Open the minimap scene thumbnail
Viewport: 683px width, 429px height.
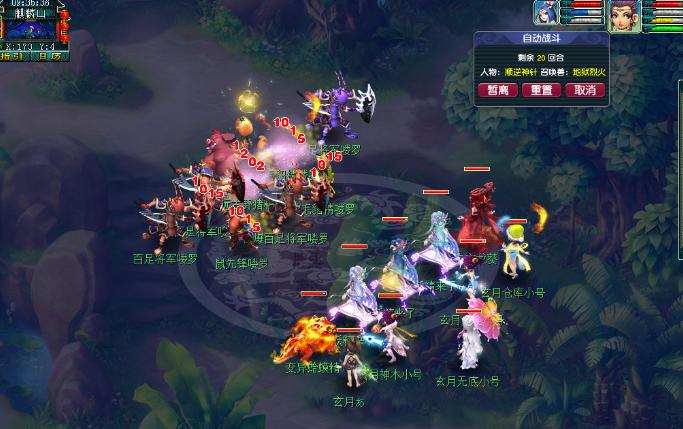coord(30,28)
